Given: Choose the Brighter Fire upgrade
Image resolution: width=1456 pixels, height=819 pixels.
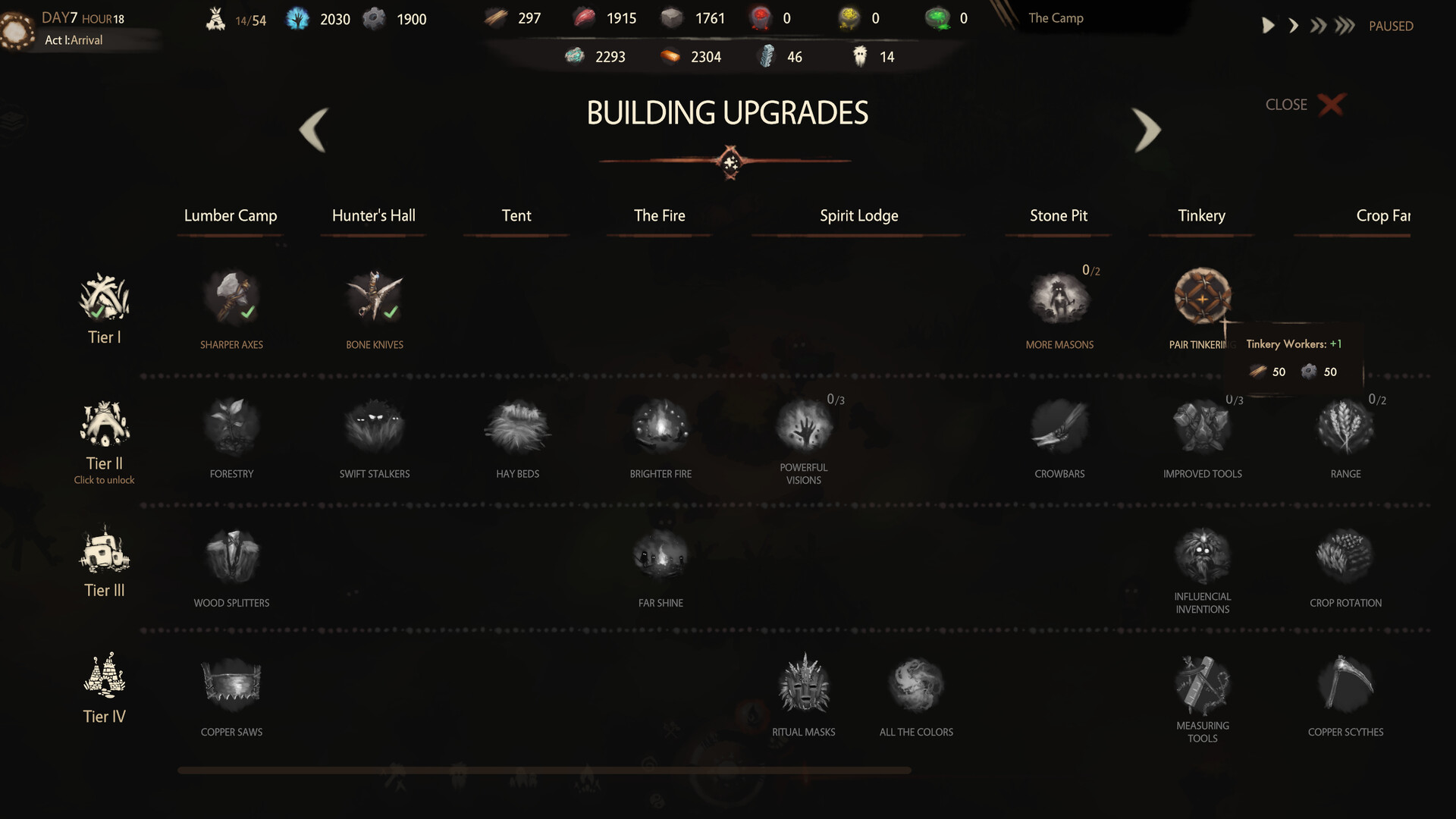Looking at the screenshot, I should [660, 427].
